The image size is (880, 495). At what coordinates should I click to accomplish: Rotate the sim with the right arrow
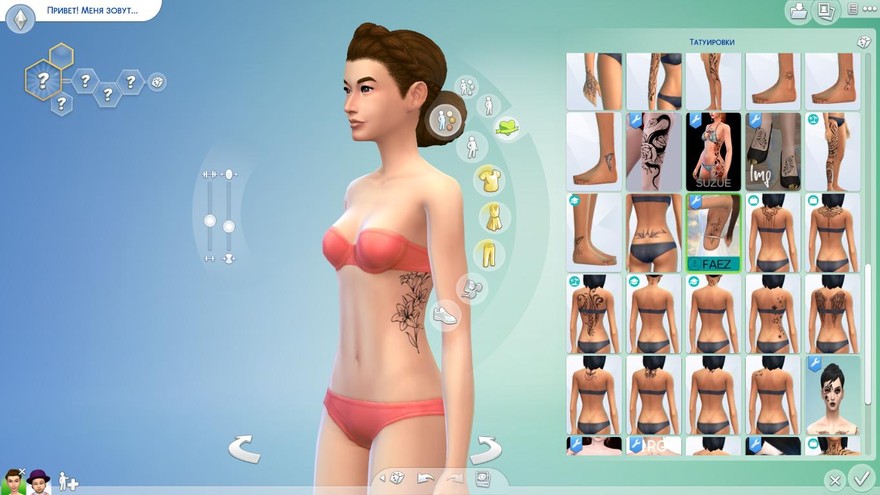pos(486,448)
